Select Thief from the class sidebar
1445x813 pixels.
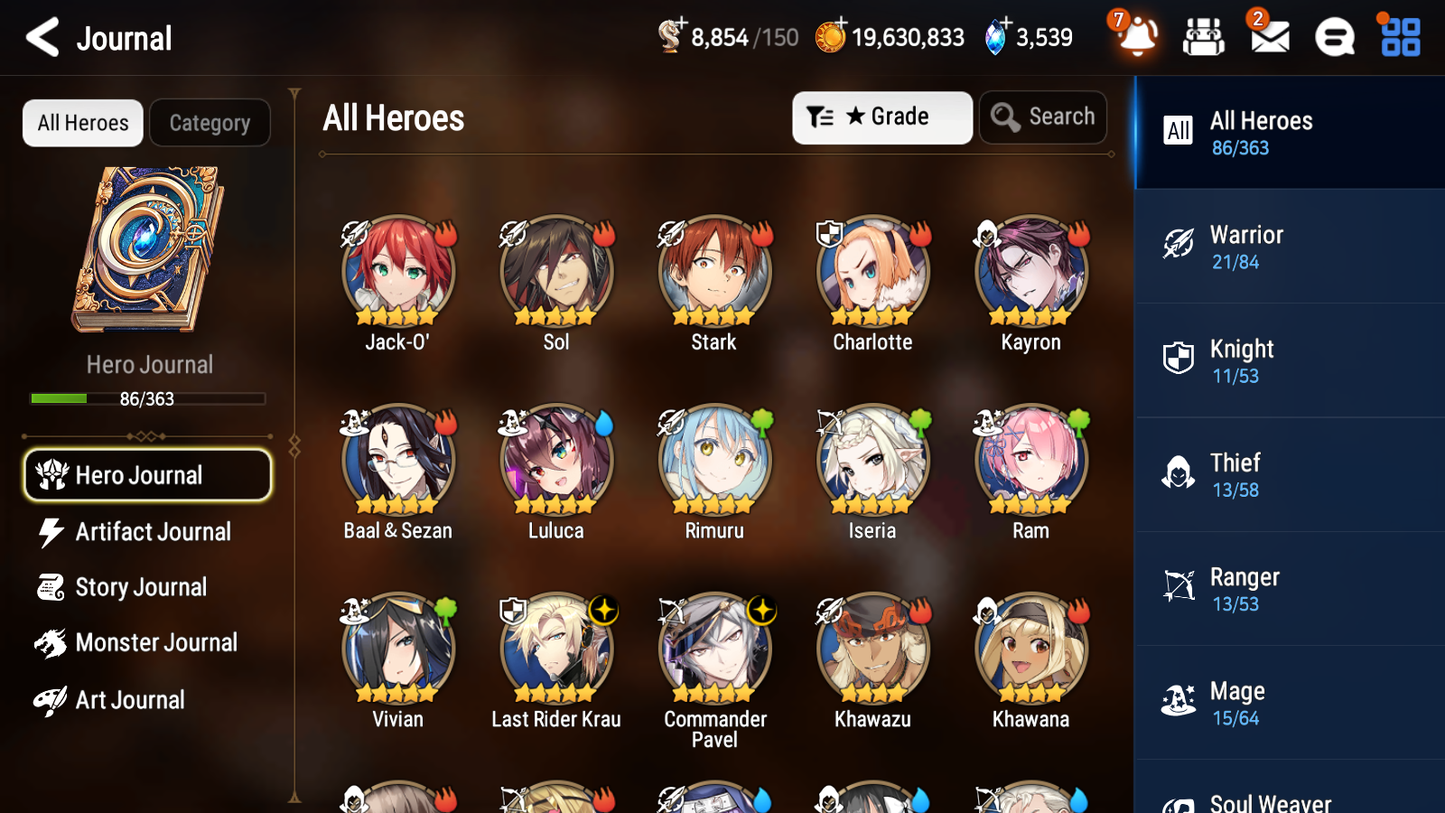click(x=1178, y=474)
